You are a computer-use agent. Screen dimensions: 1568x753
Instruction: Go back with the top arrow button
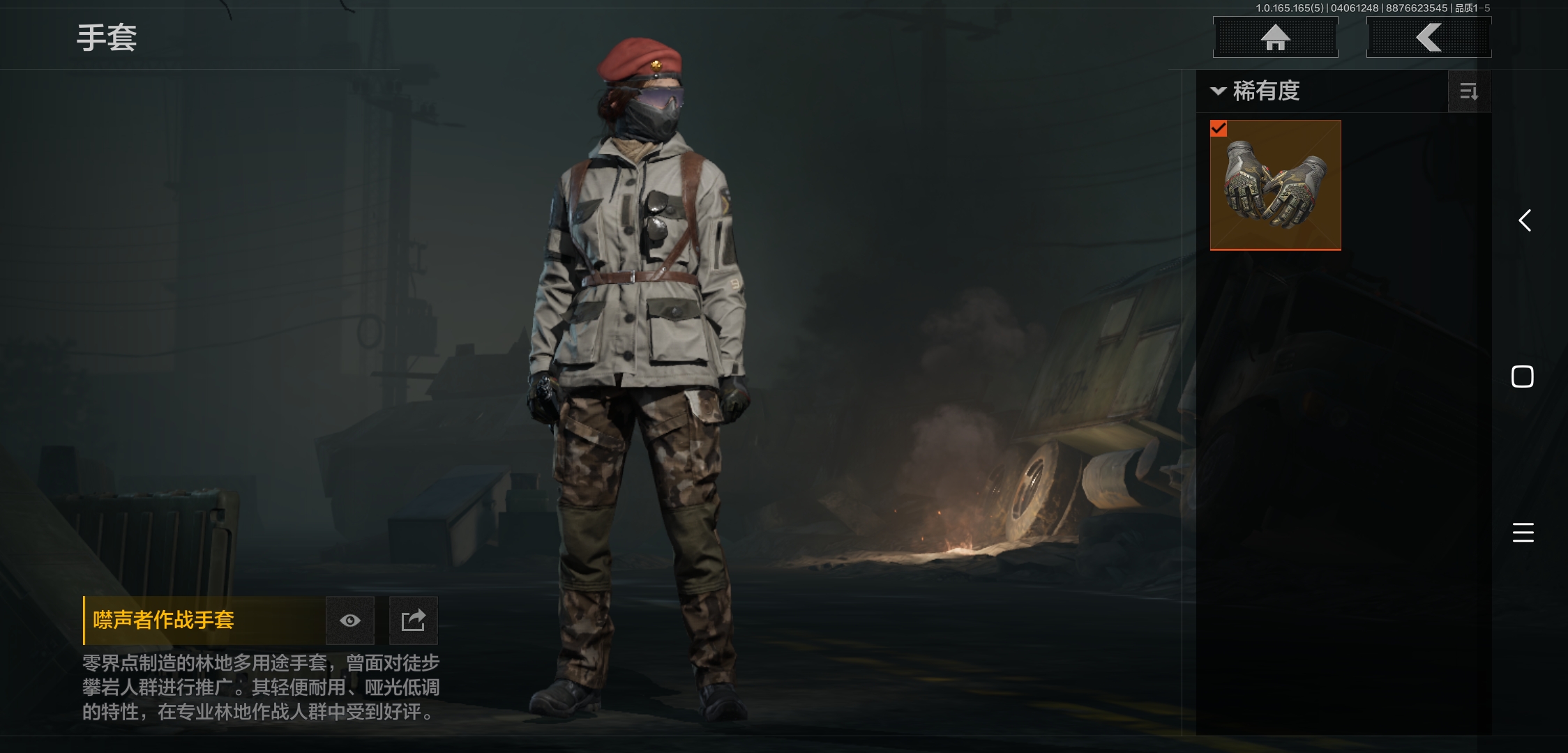(1428, 37)
